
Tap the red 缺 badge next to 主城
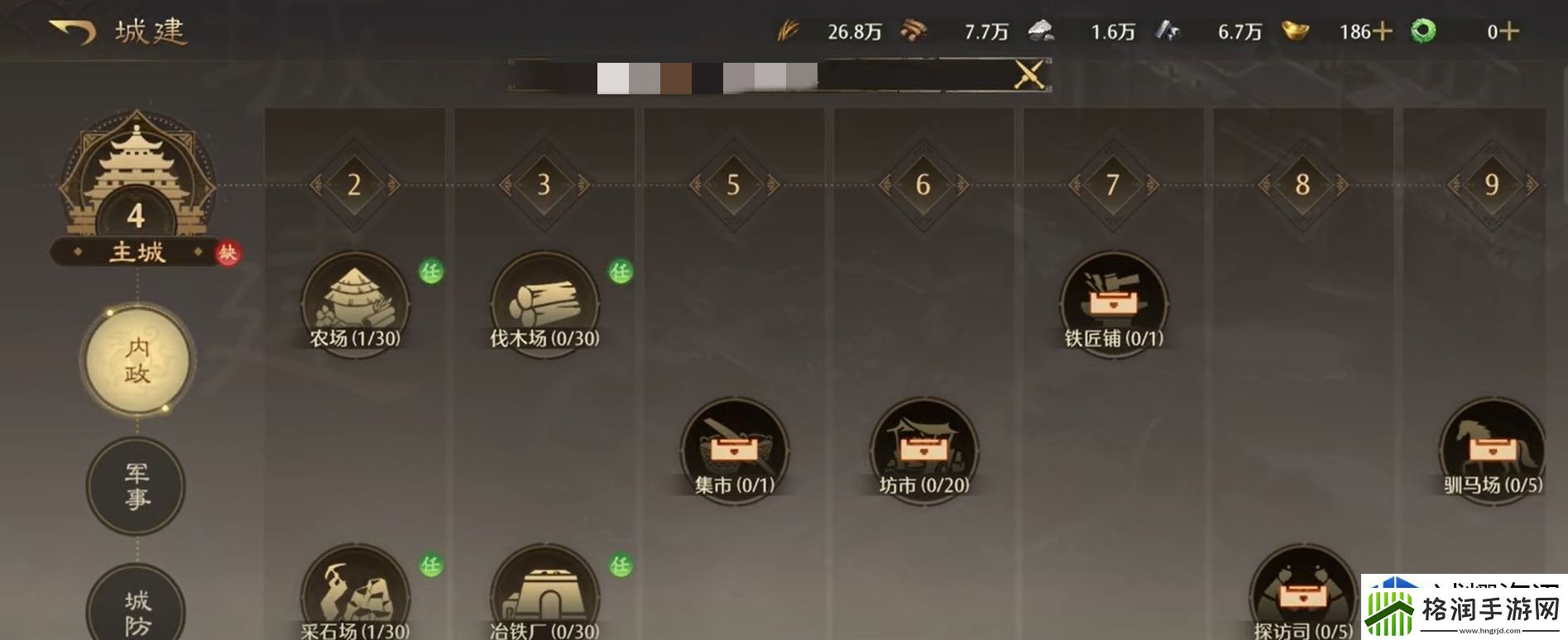coord(229,252)
